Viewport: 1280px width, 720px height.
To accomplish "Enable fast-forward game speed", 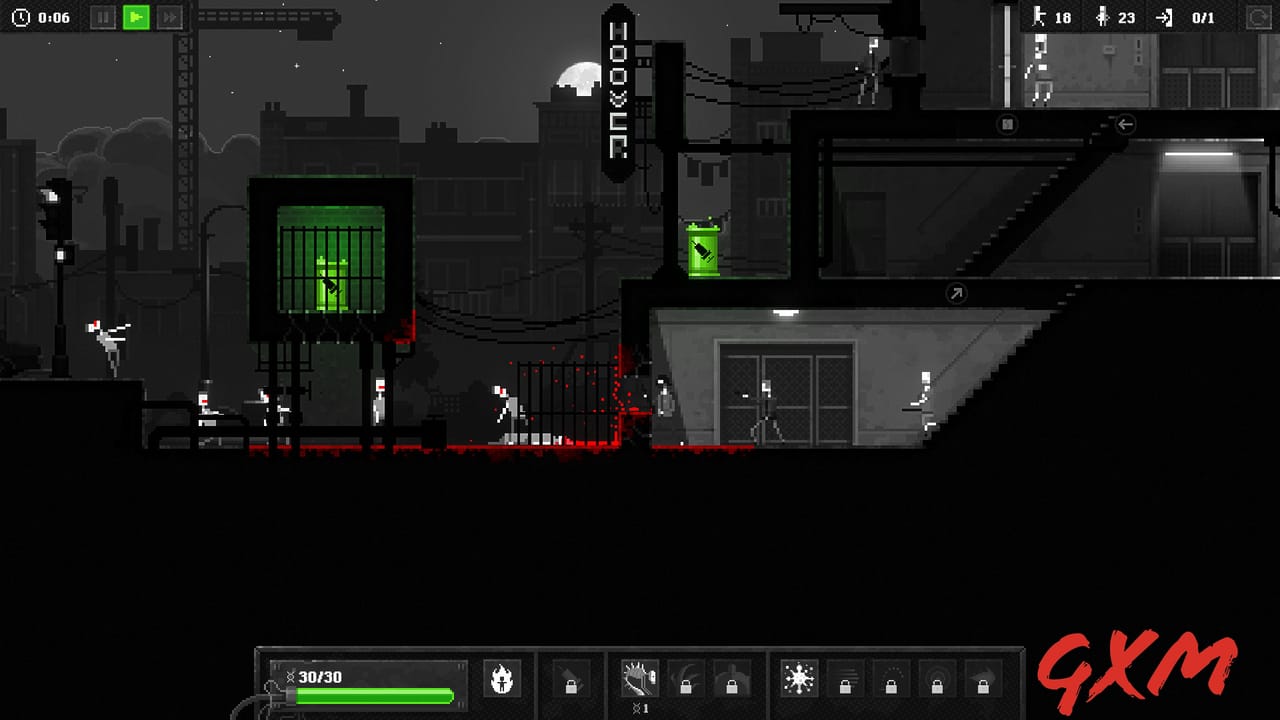I will coord(170,17).
